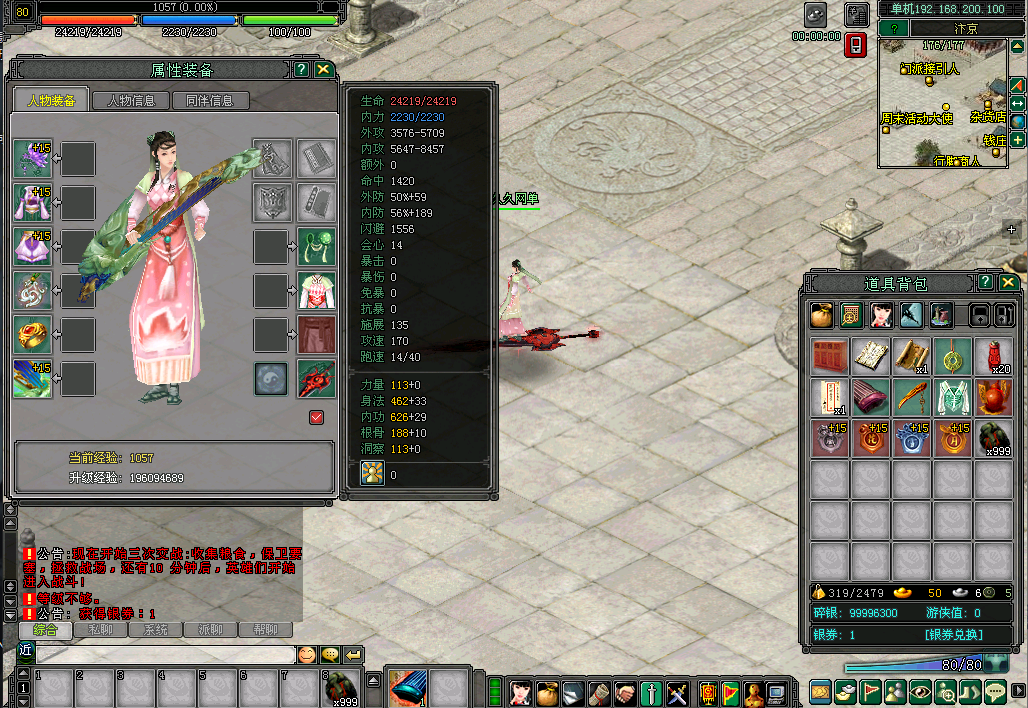Use the x999 item in hotbar slot 8

coord(343,688)
